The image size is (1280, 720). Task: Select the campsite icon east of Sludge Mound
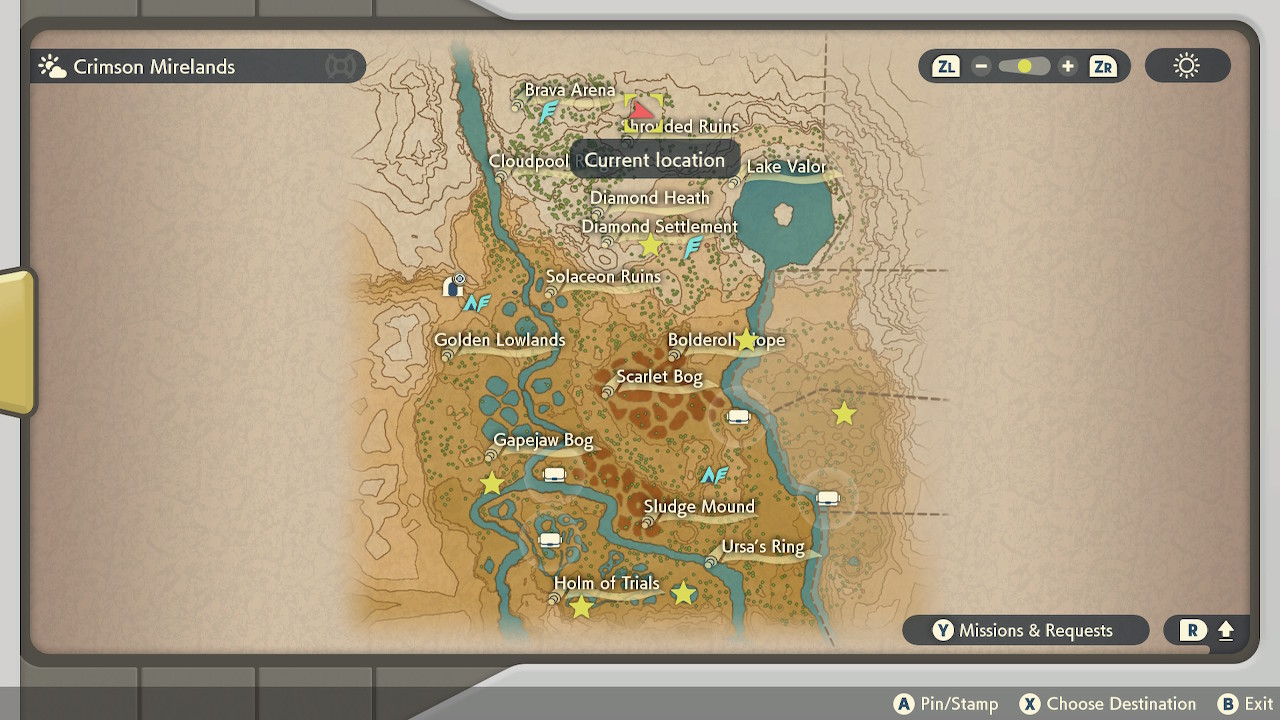point(827,495)
